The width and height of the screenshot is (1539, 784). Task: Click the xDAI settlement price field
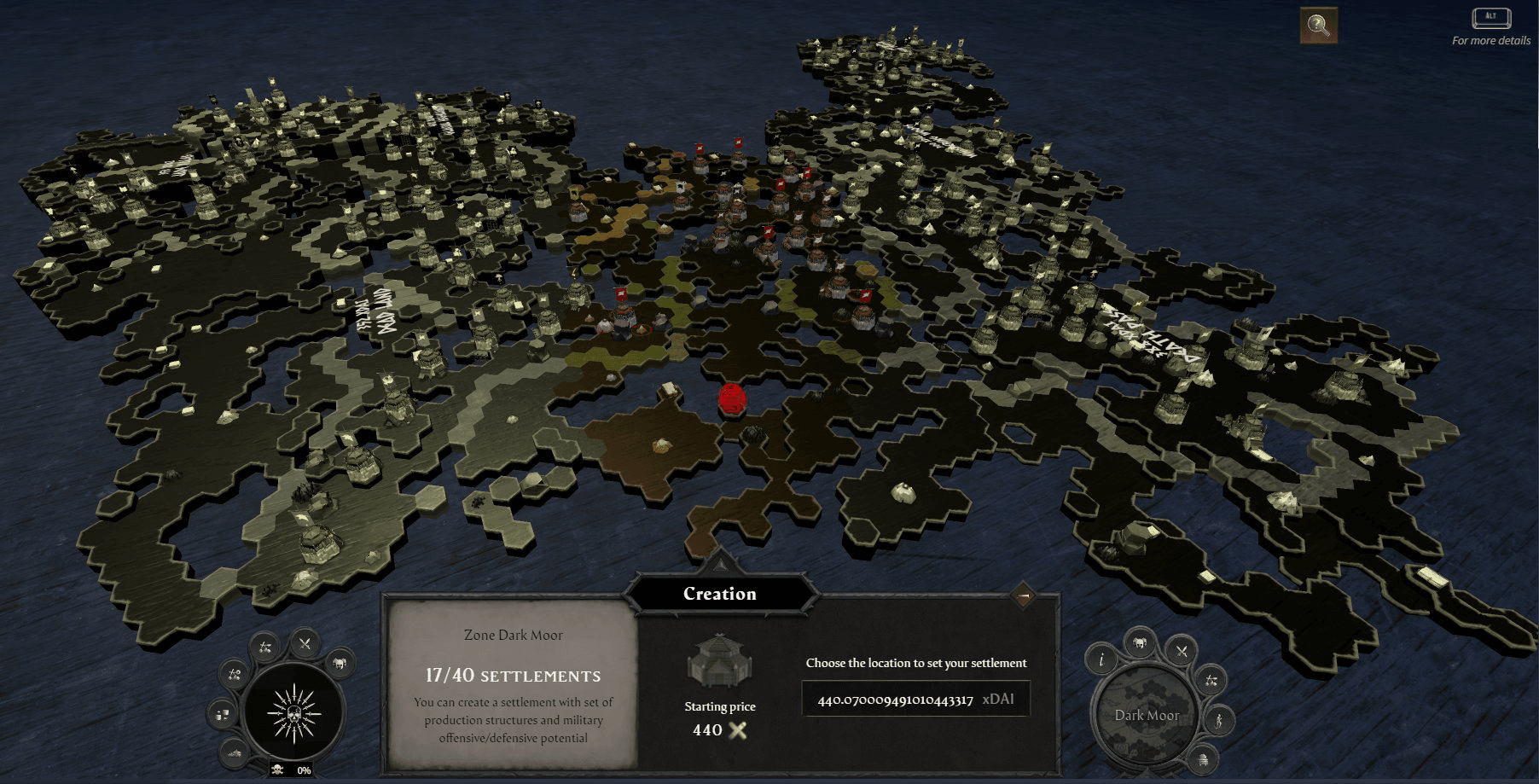915,699
